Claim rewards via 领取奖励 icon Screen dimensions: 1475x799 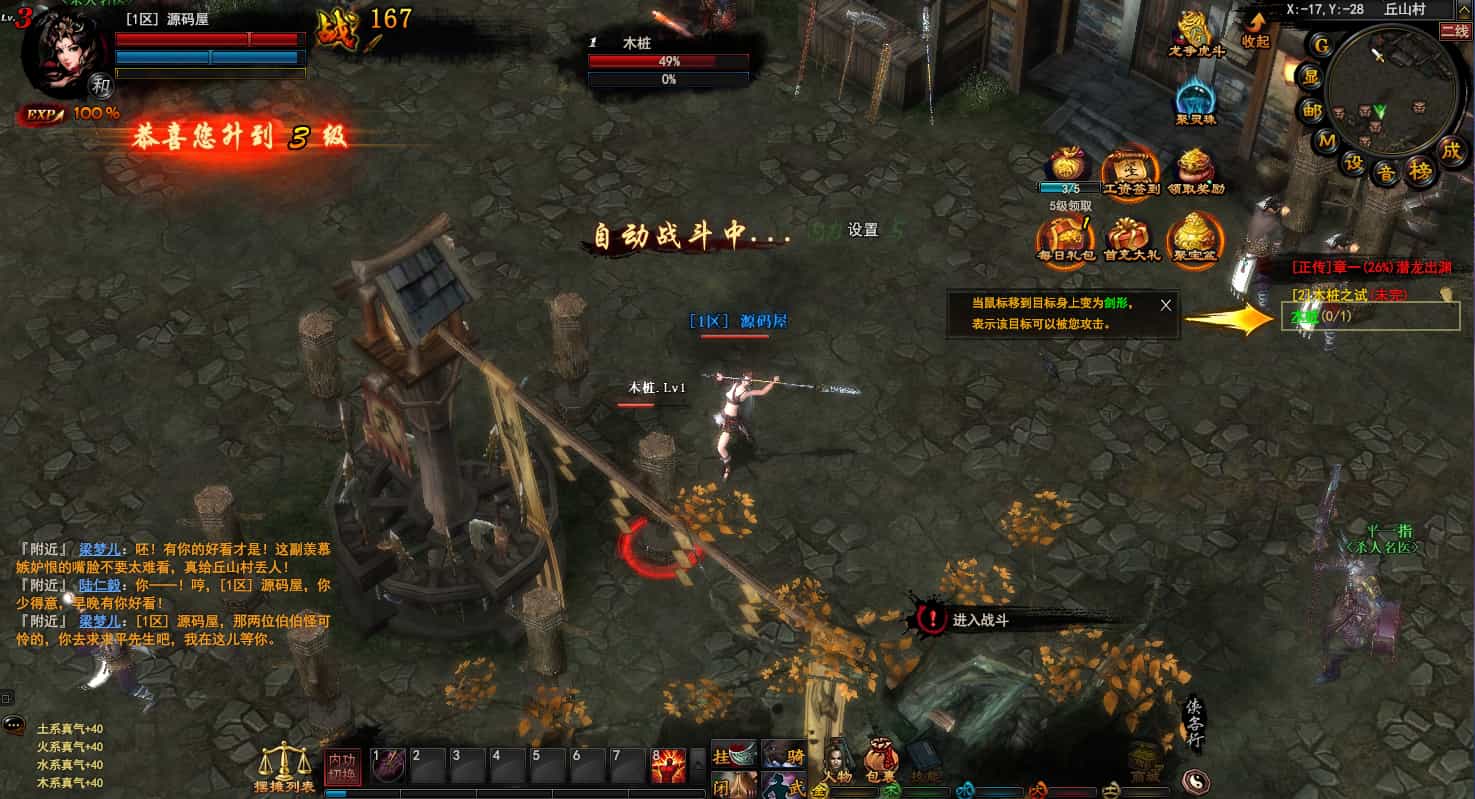pos(1195,170)
